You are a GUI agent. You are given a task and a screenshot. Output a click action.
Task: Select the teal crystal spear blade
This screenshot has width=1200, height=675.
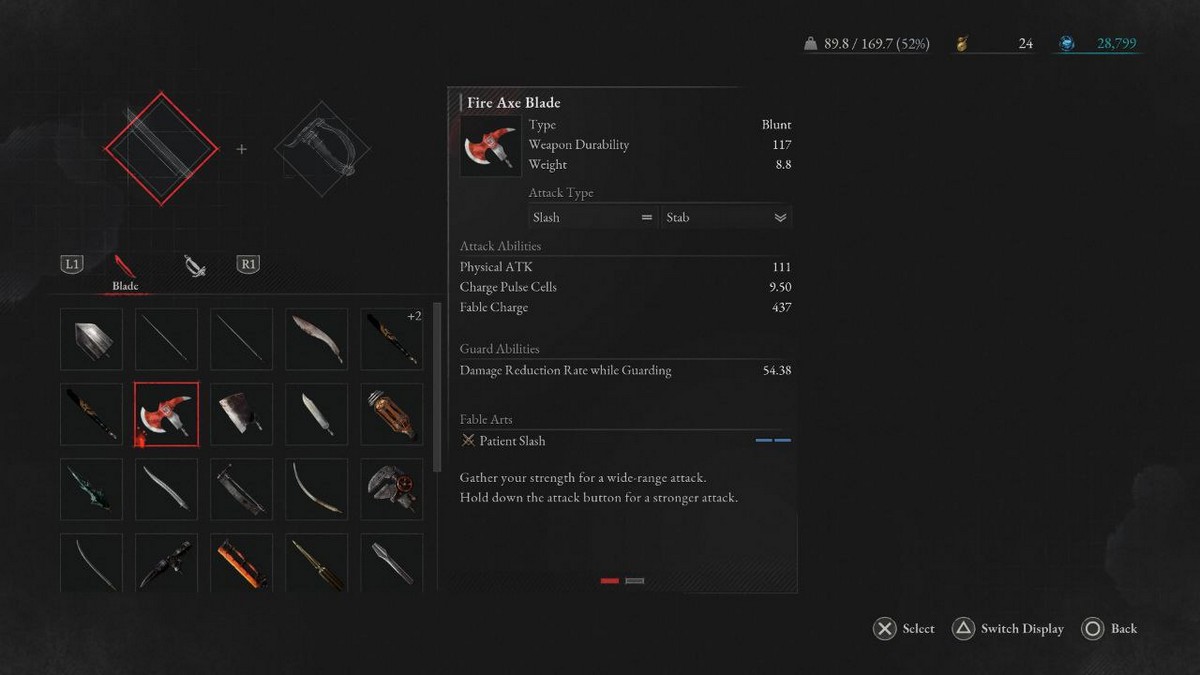(x=91, y=489)
